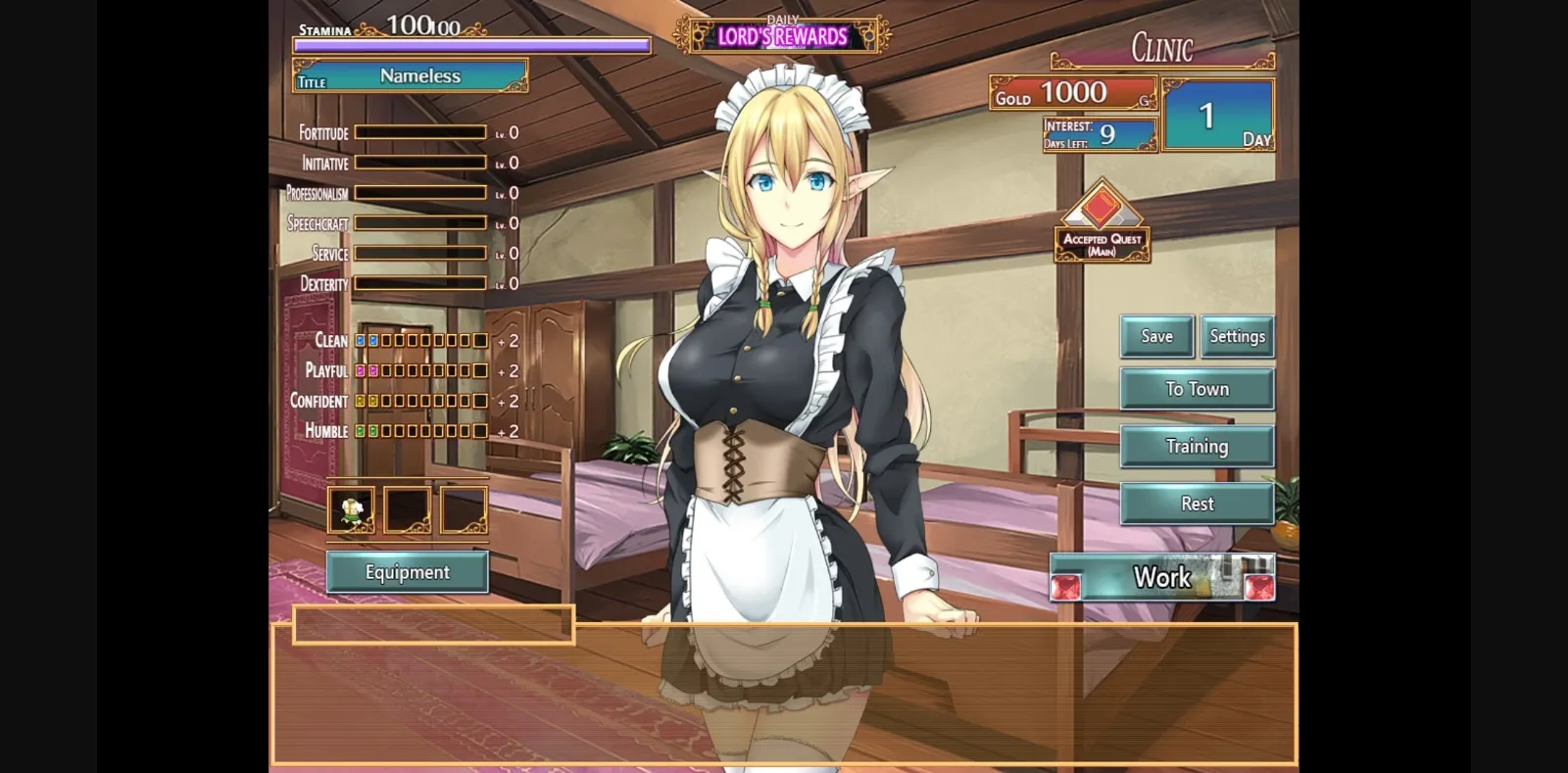
Task: Expand the Confident trait +2 bonus
Action: click(508, 401)
